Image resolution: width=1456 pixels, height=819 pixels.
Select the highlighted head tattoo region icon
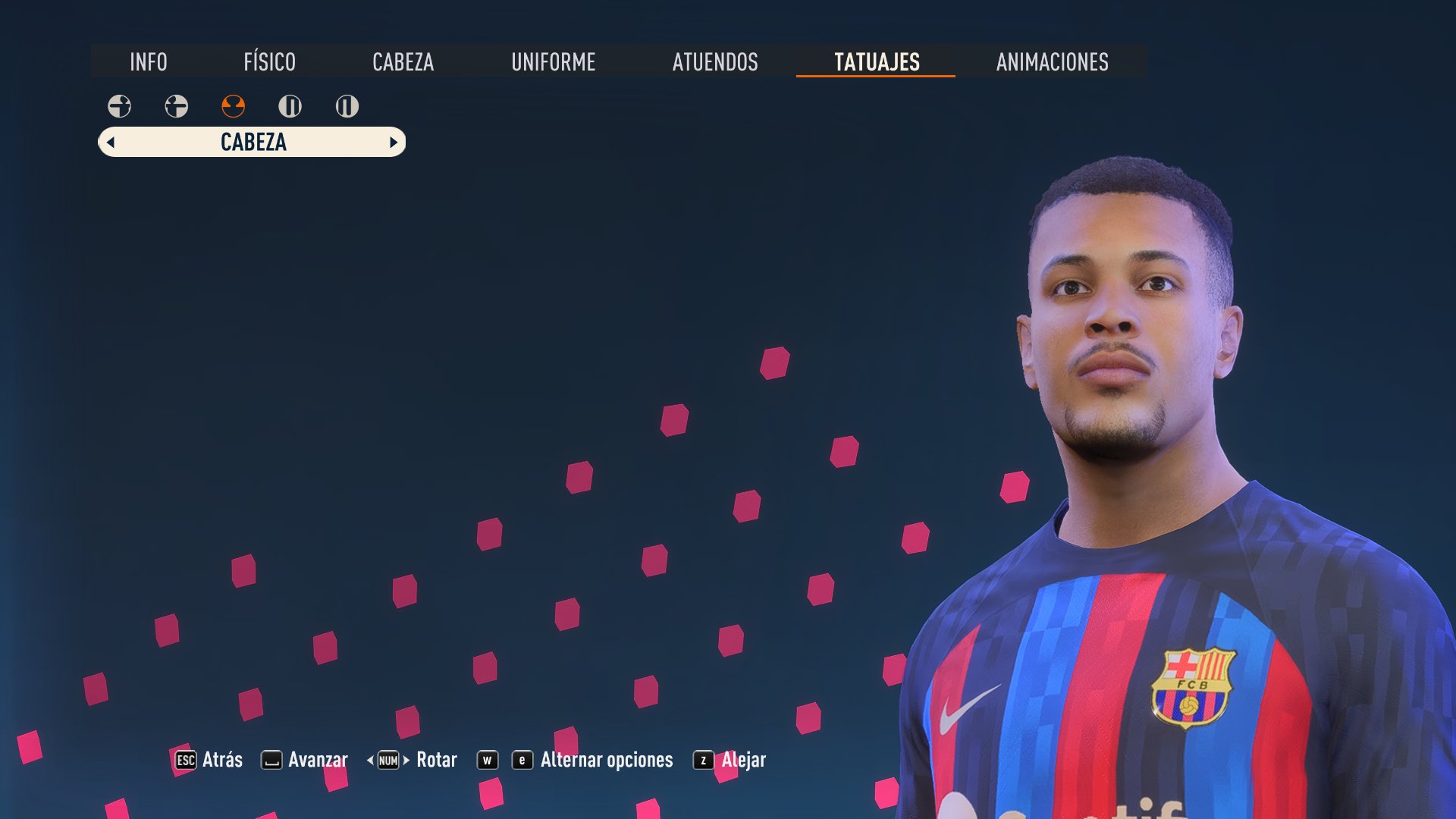[x=233, y=106]
